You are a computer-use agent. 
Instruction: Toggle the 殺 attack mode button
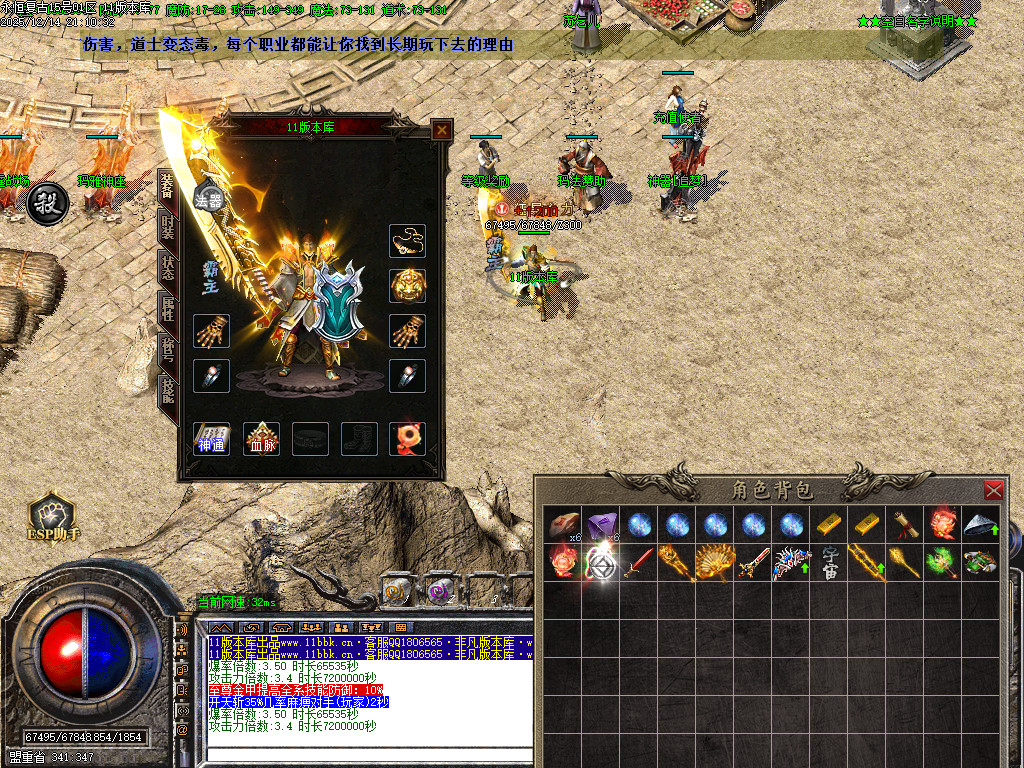tap(45, 205)
